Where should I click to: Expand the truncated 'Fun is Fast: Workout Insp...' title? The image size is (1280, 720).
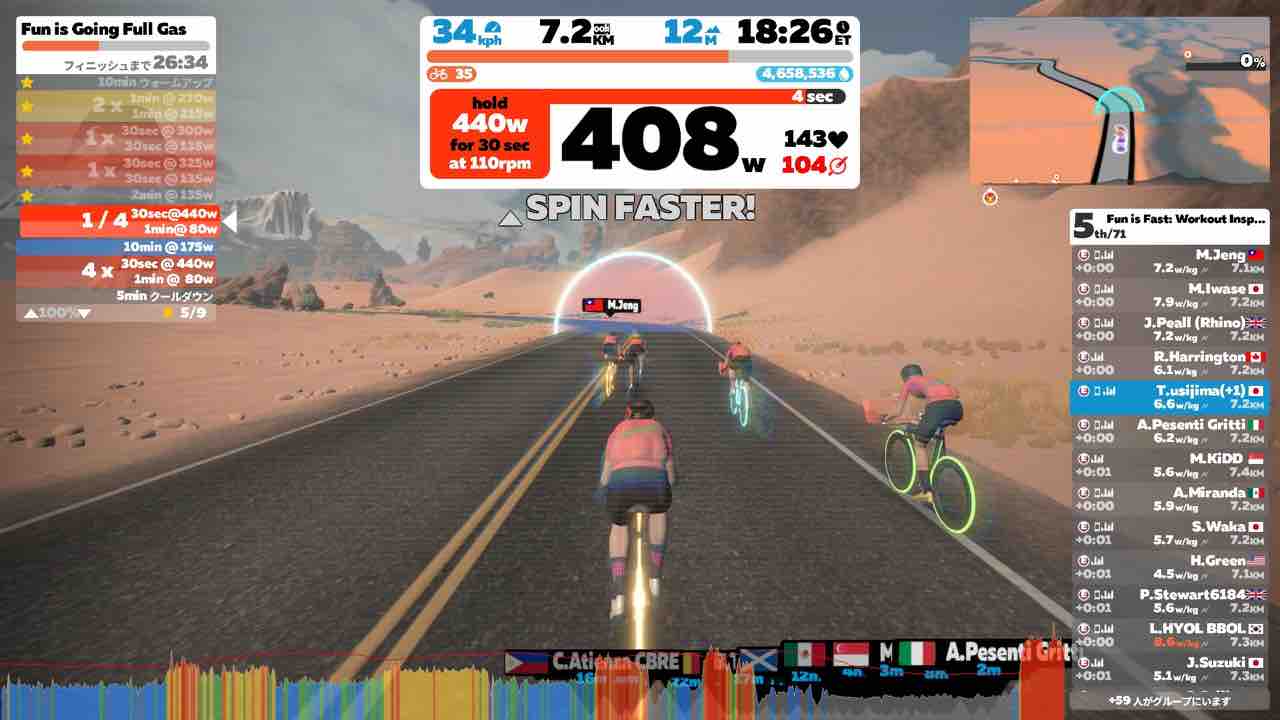point(1185,220)
